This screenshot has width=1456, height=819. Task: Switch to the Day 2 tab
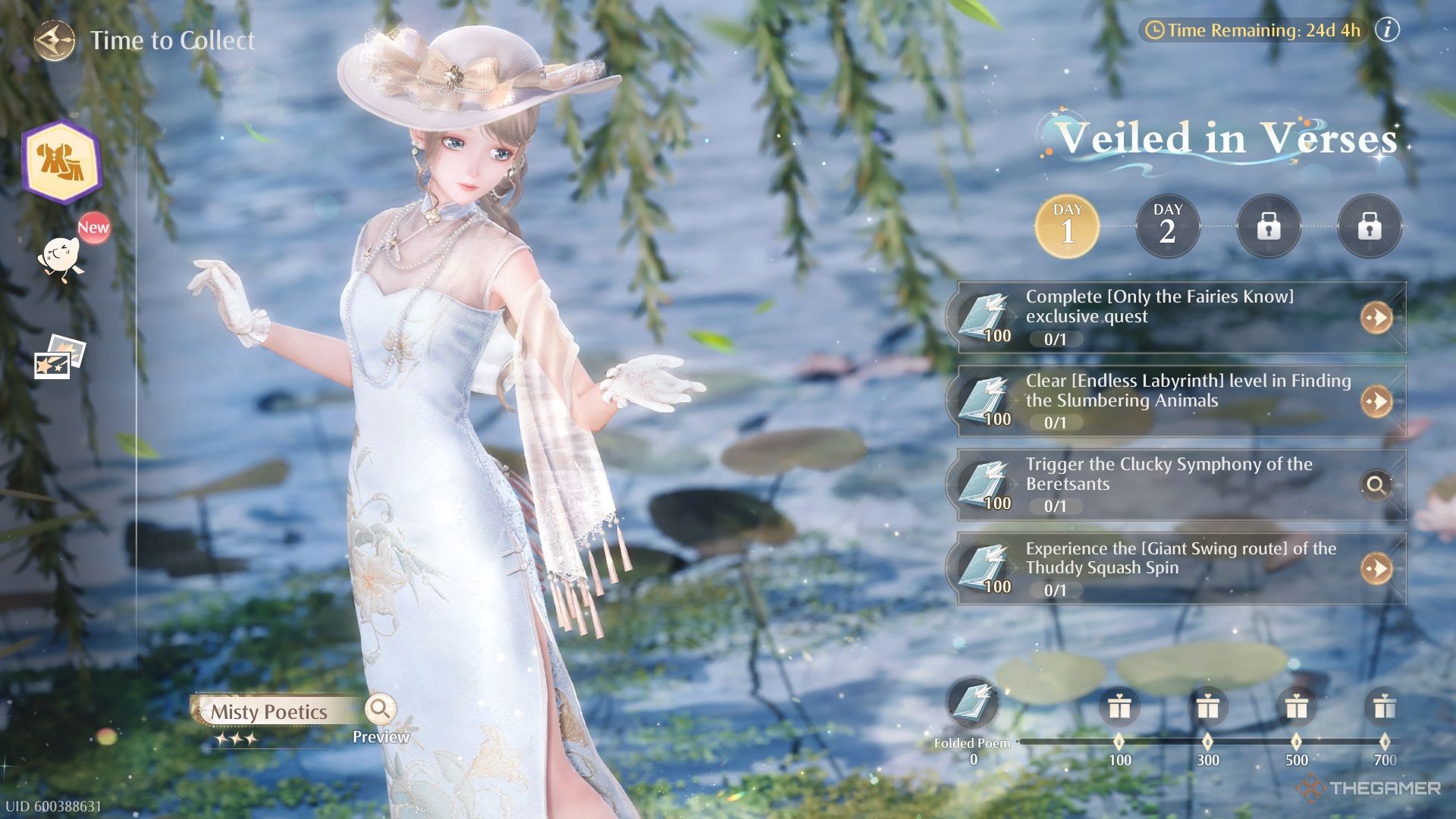tap(1167, 226)
